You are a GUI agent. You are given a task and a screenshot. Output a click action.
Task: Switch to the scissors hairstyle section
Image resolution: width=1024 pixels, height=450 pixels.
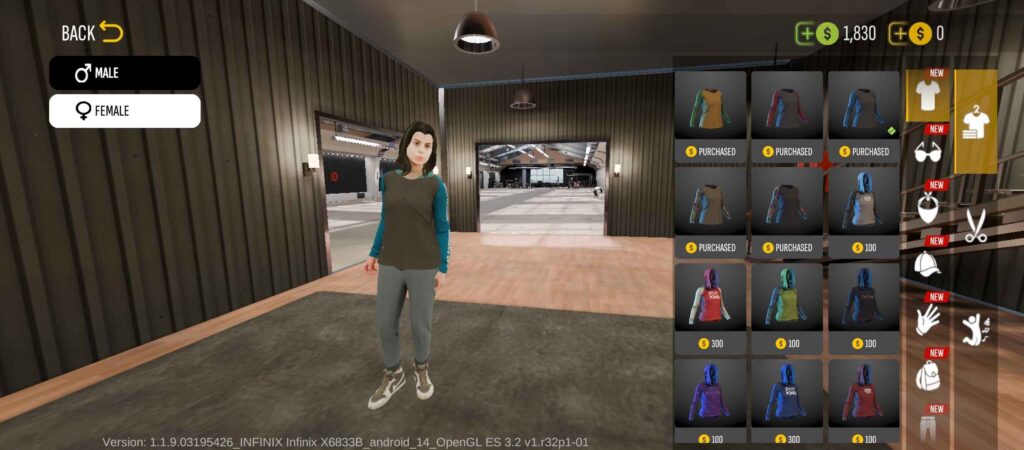click(975, 227)
